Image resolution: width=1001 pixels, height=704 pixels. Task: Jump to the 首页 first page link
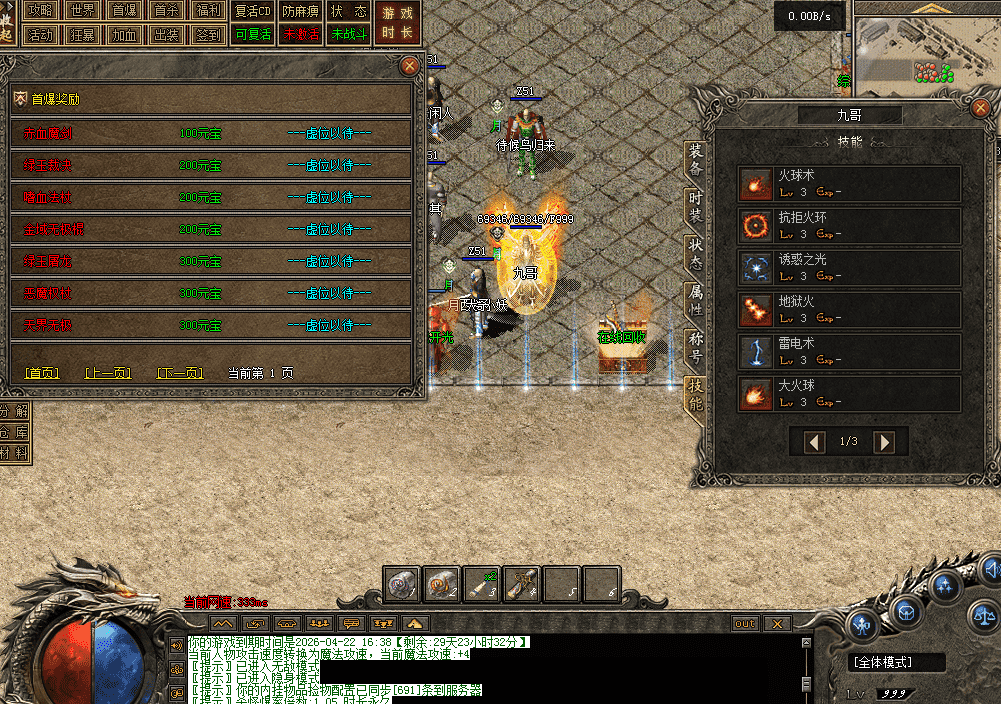click(x=42, y=373)
